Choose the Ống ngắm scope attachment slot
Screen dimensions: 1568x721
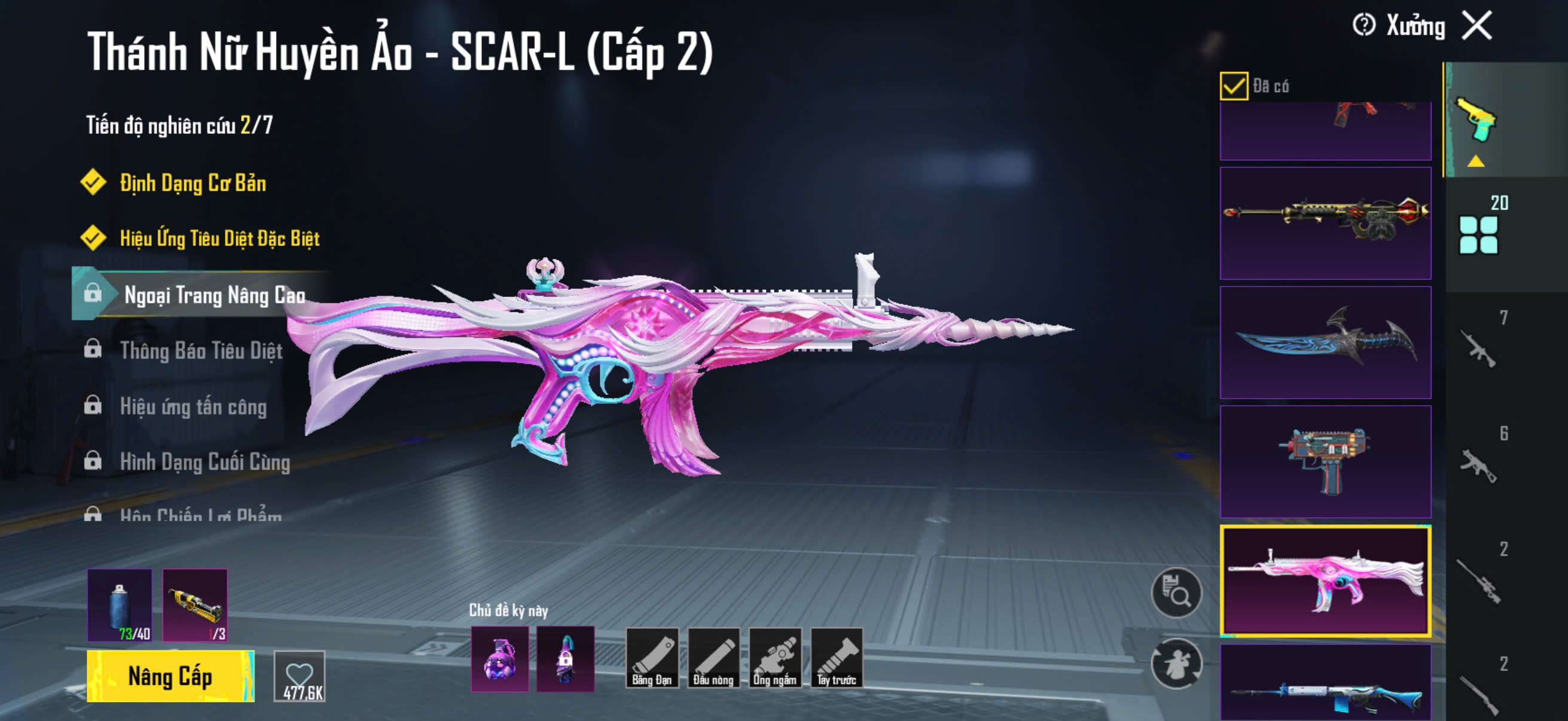[775, 658]
